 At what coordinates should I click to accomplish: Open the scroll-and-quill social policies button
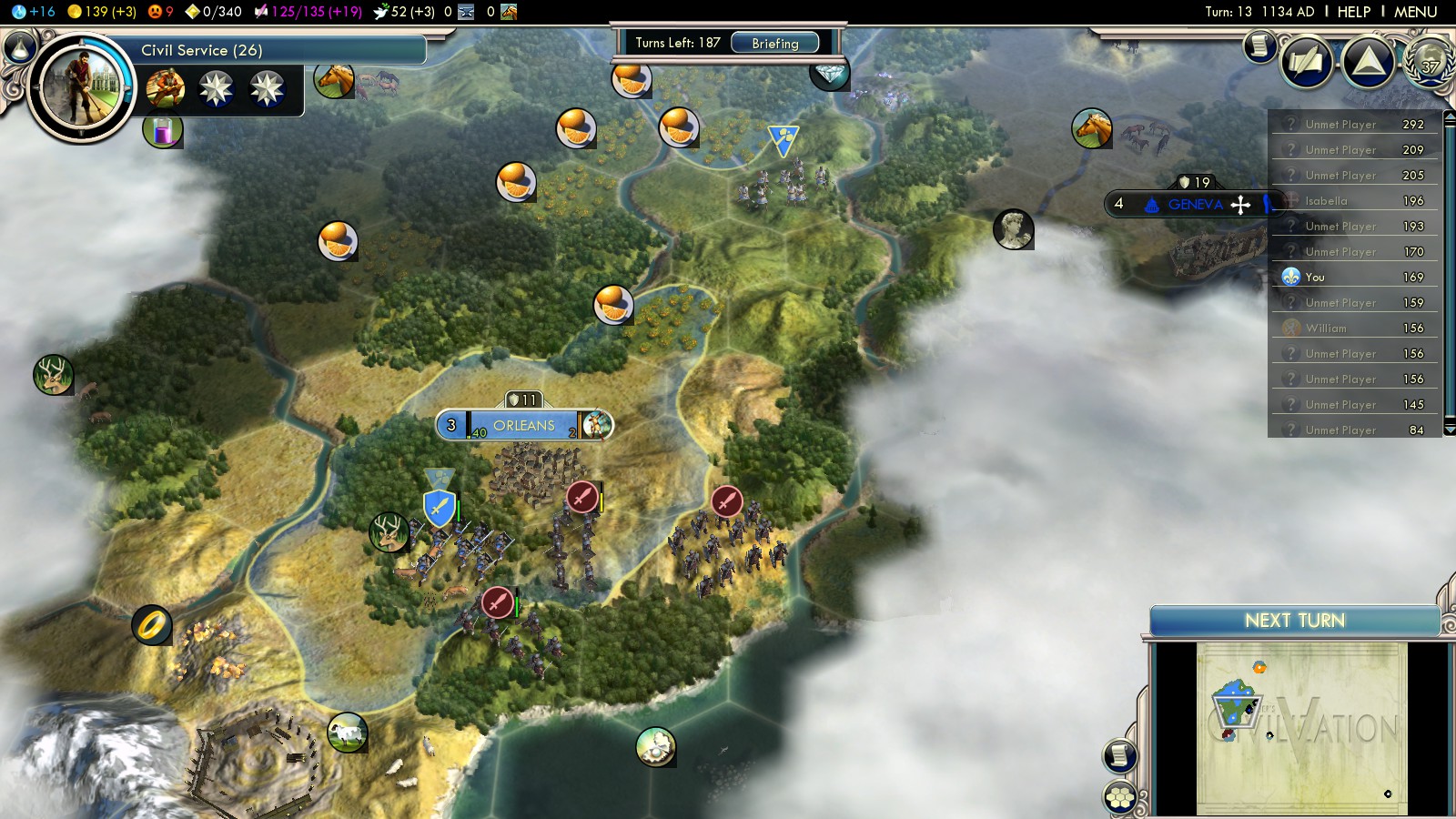tap(1306, 62)
